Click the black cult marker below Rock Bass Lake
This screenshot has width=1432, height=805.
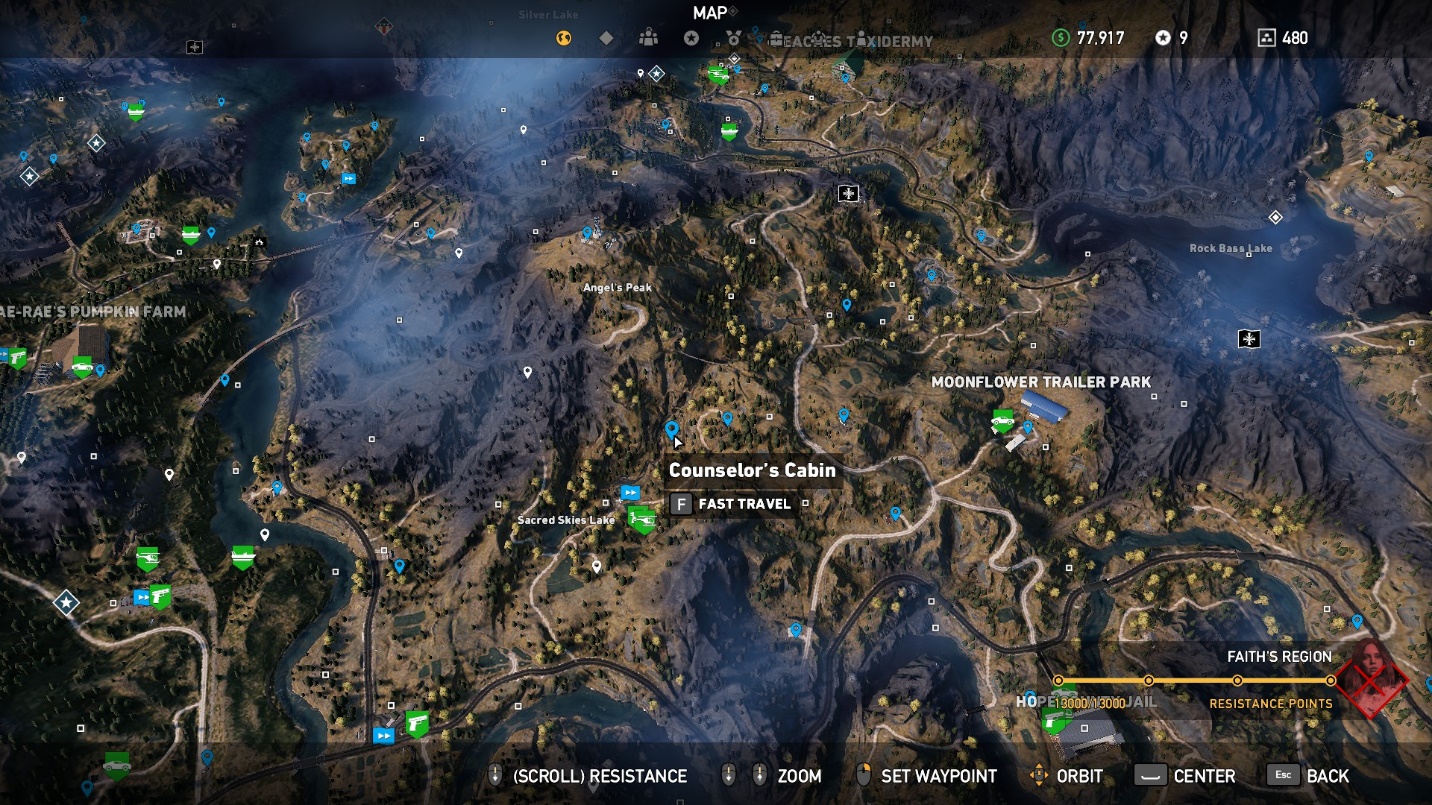click(x=1248, y=339)
